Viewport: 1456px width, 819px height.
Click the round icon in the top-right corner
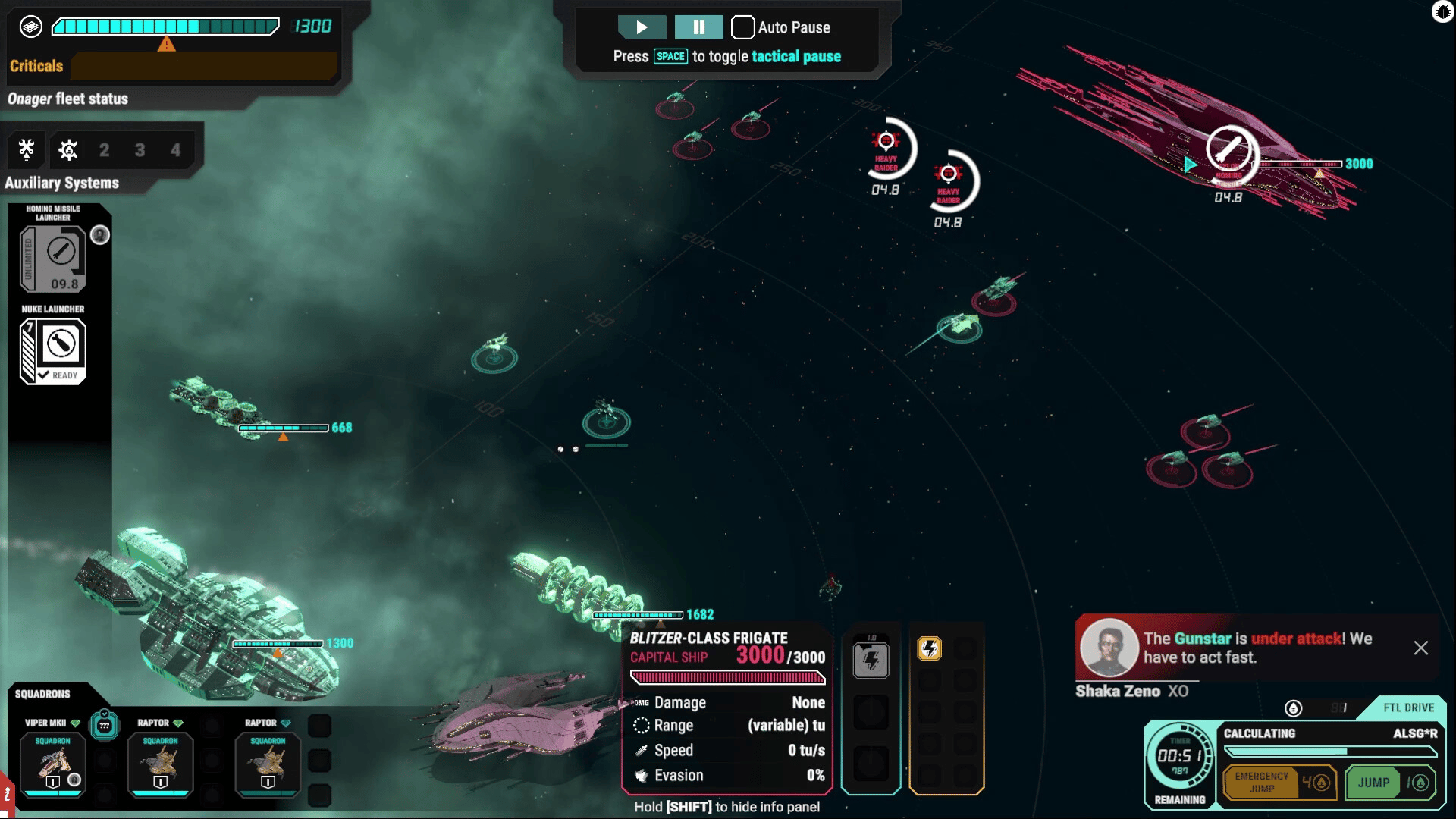pos(1442,11)
